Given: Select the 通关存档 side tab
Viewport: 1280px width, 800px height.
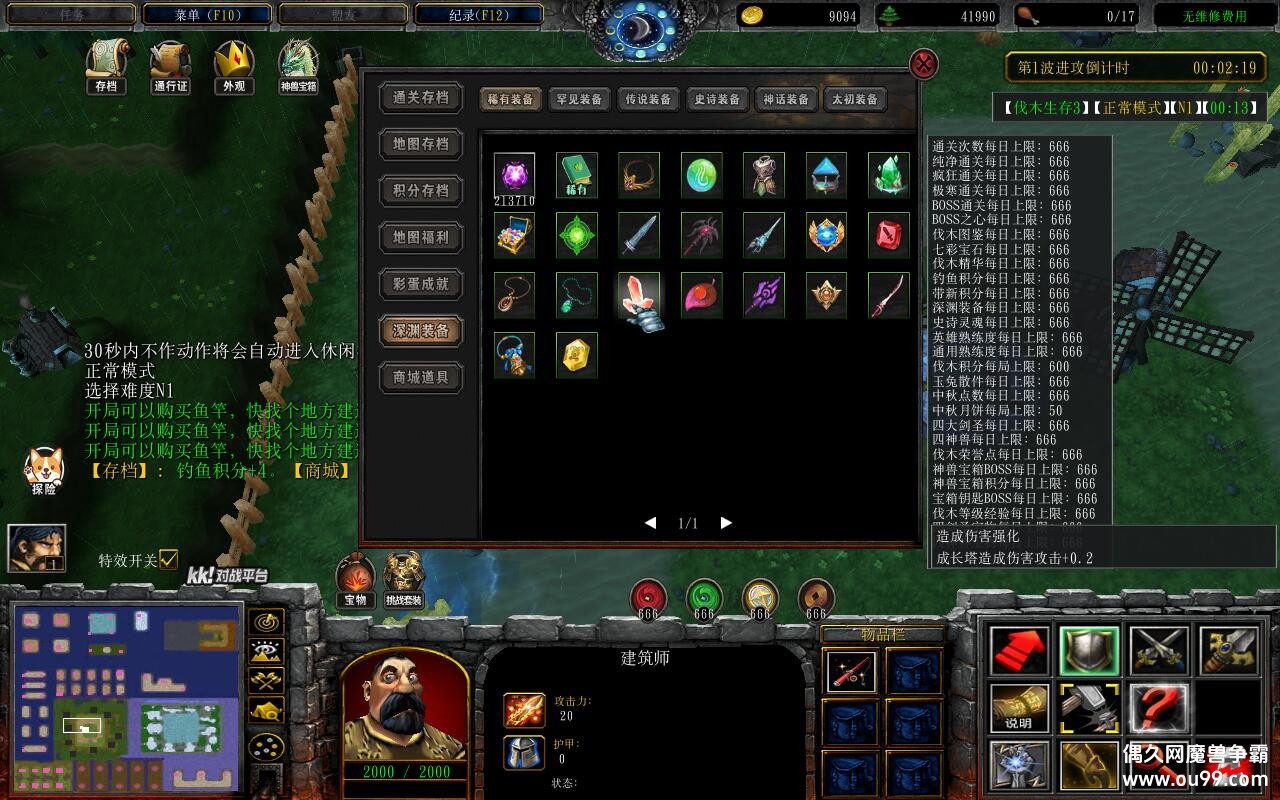Looking at the screenshot, I should pos(421,98).
